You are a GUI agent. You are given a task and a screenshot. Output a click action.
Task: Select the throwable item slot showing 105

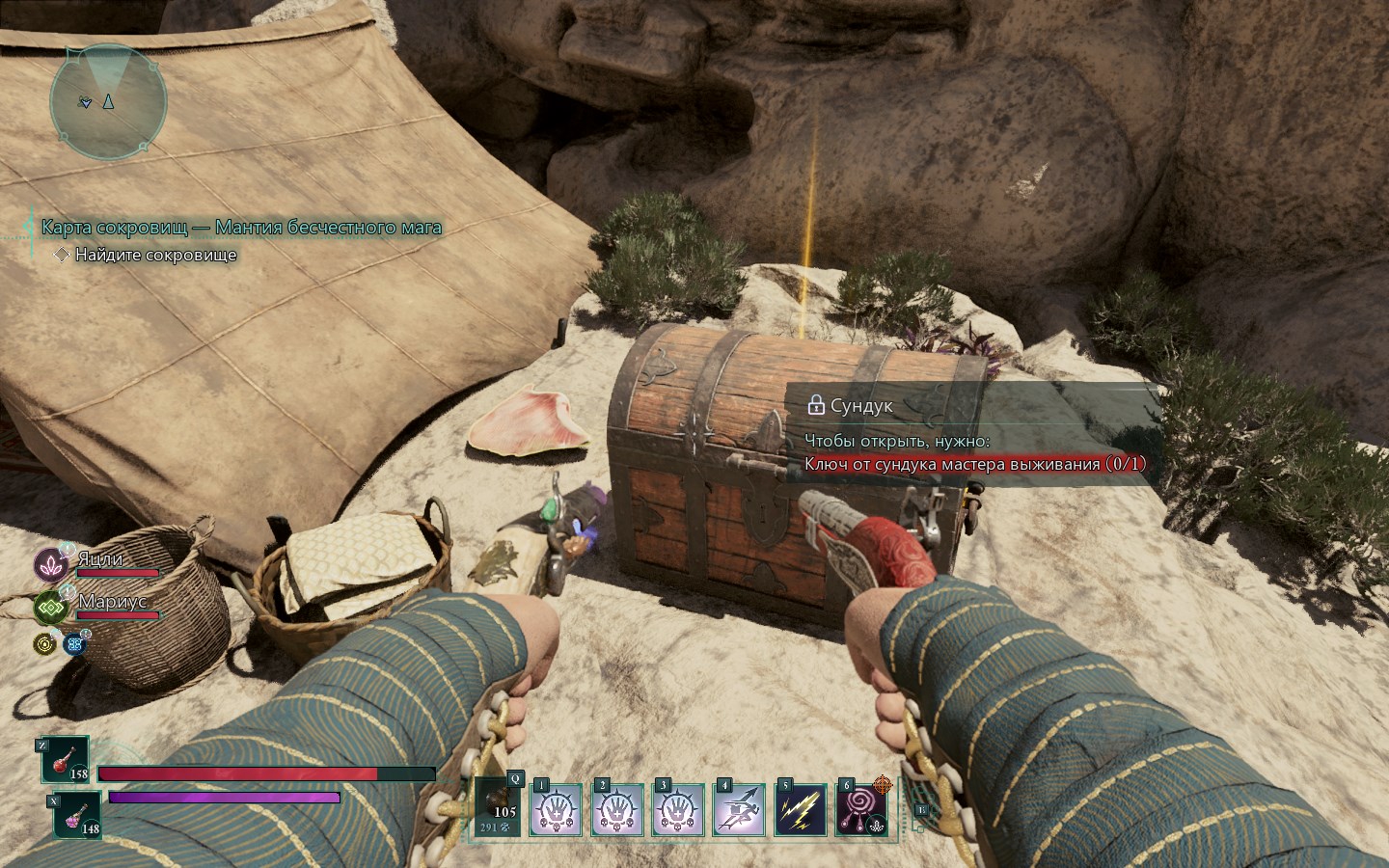(499, 808)
